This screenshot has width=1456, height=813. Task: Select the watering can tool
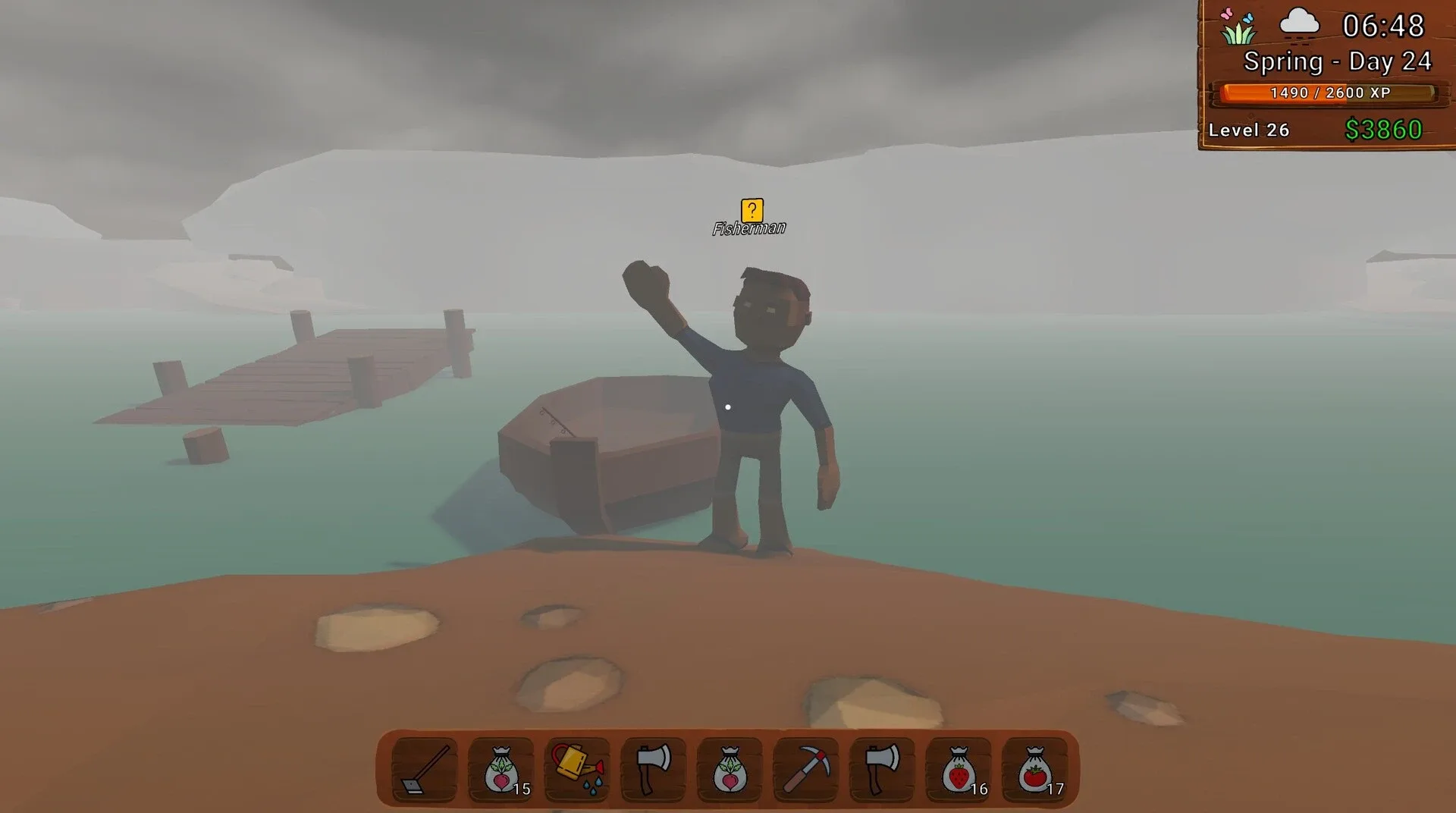(576, 769)
